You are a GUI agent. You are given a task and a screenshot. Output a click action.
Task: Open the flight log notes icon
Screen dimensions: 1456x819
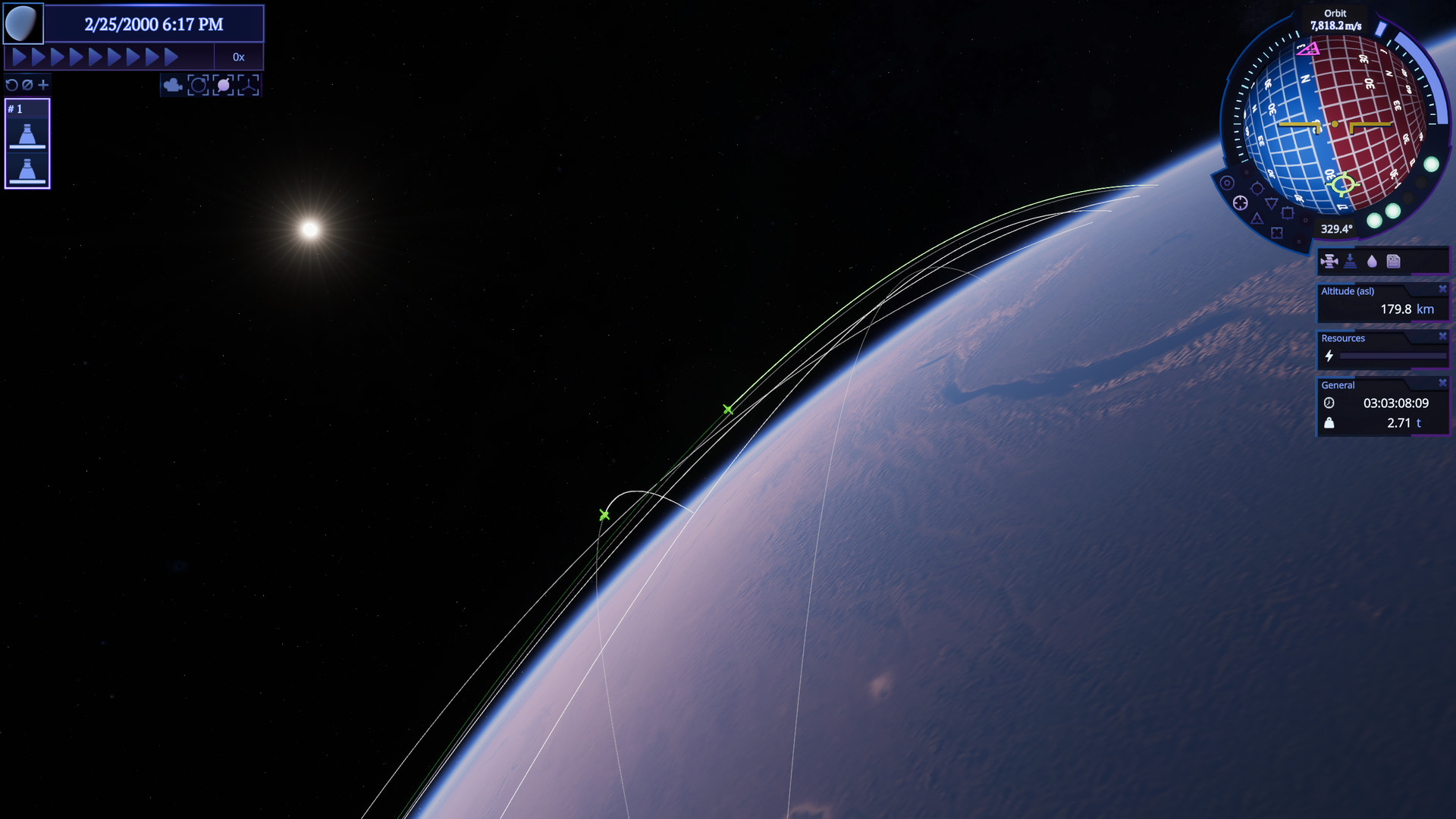[1393, 261]
